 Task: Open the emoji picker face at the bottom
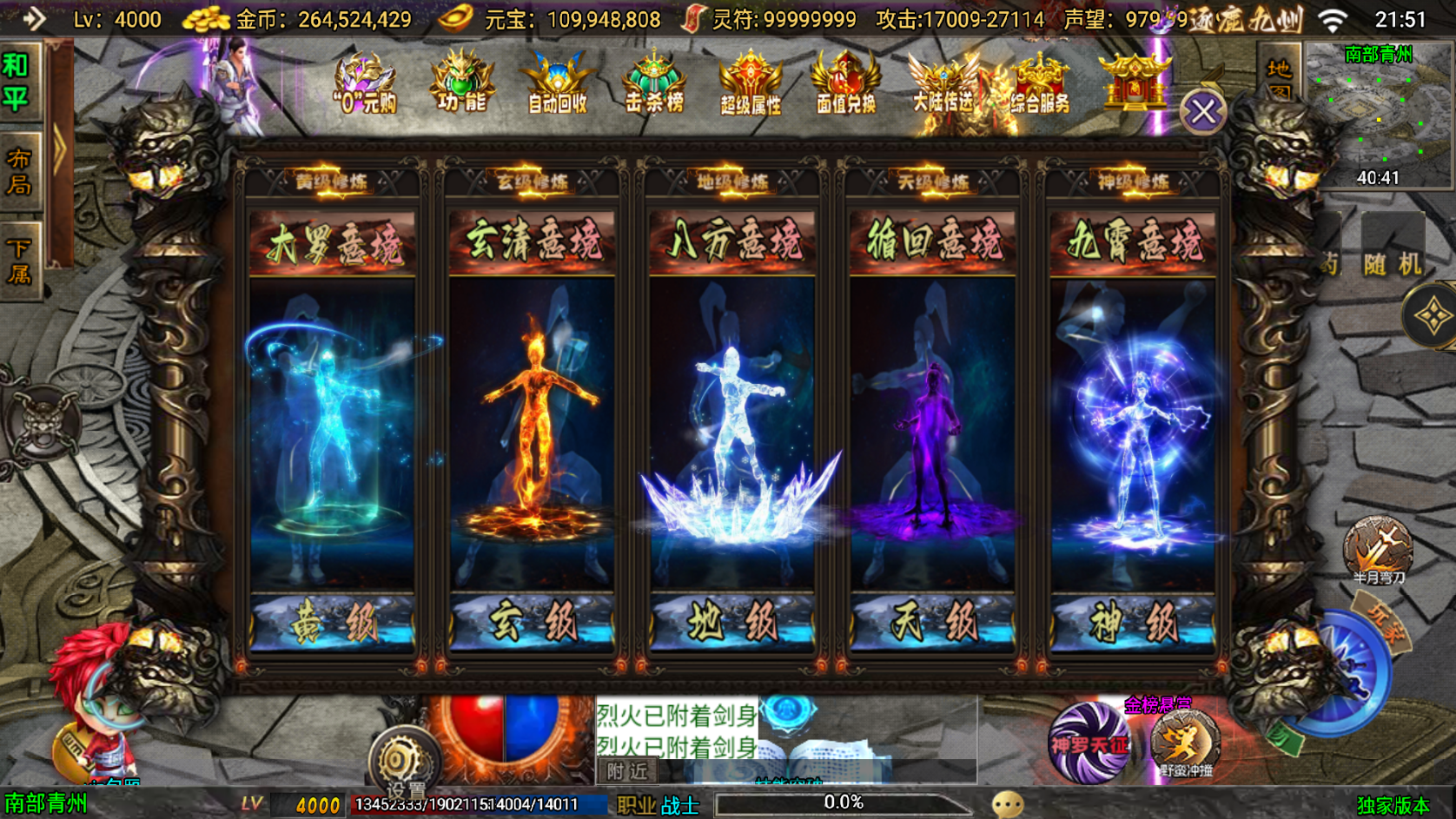tap(1006, 805)
